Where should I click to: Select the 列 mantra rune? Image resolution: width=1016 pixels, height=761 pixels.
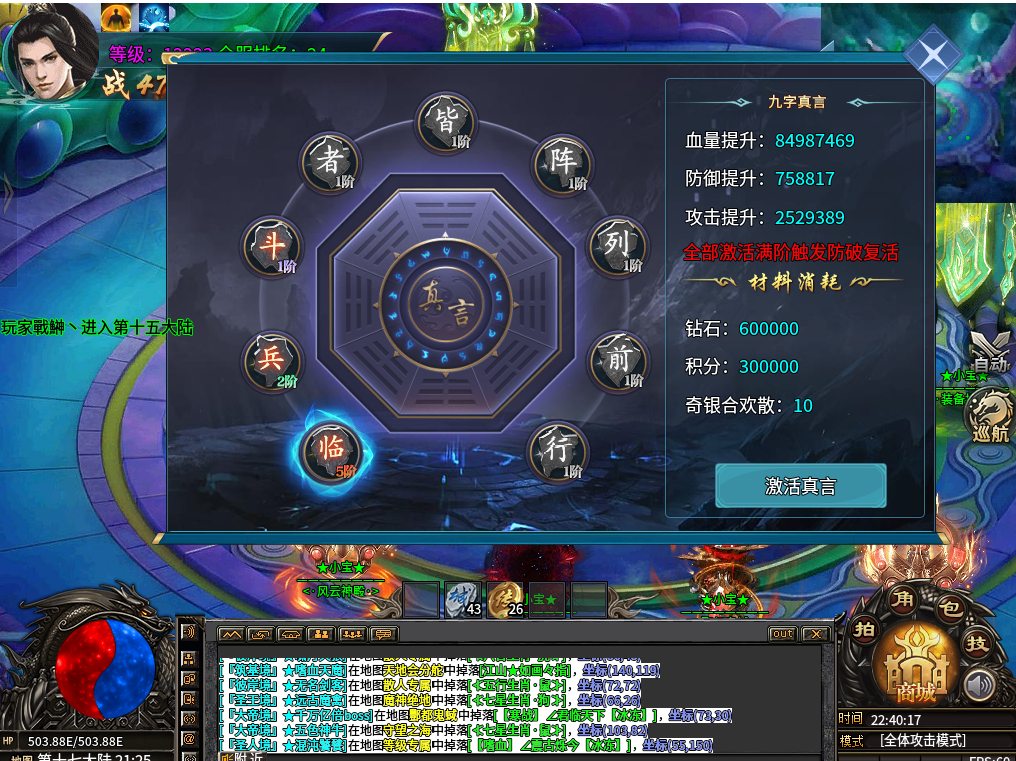click(617, 246)
